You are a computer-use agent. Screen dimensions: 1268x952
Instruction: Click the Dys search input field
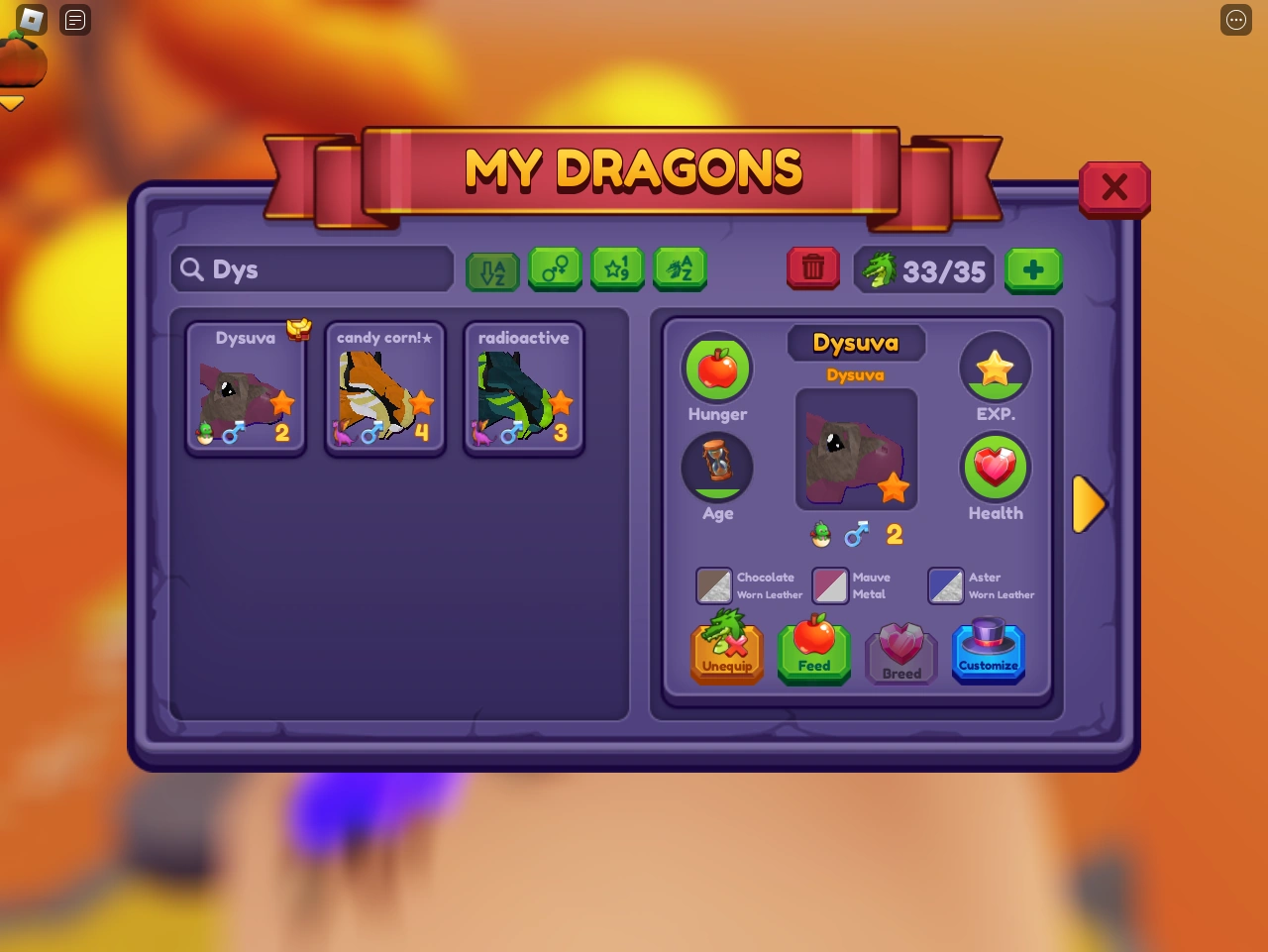coord(311,268)
